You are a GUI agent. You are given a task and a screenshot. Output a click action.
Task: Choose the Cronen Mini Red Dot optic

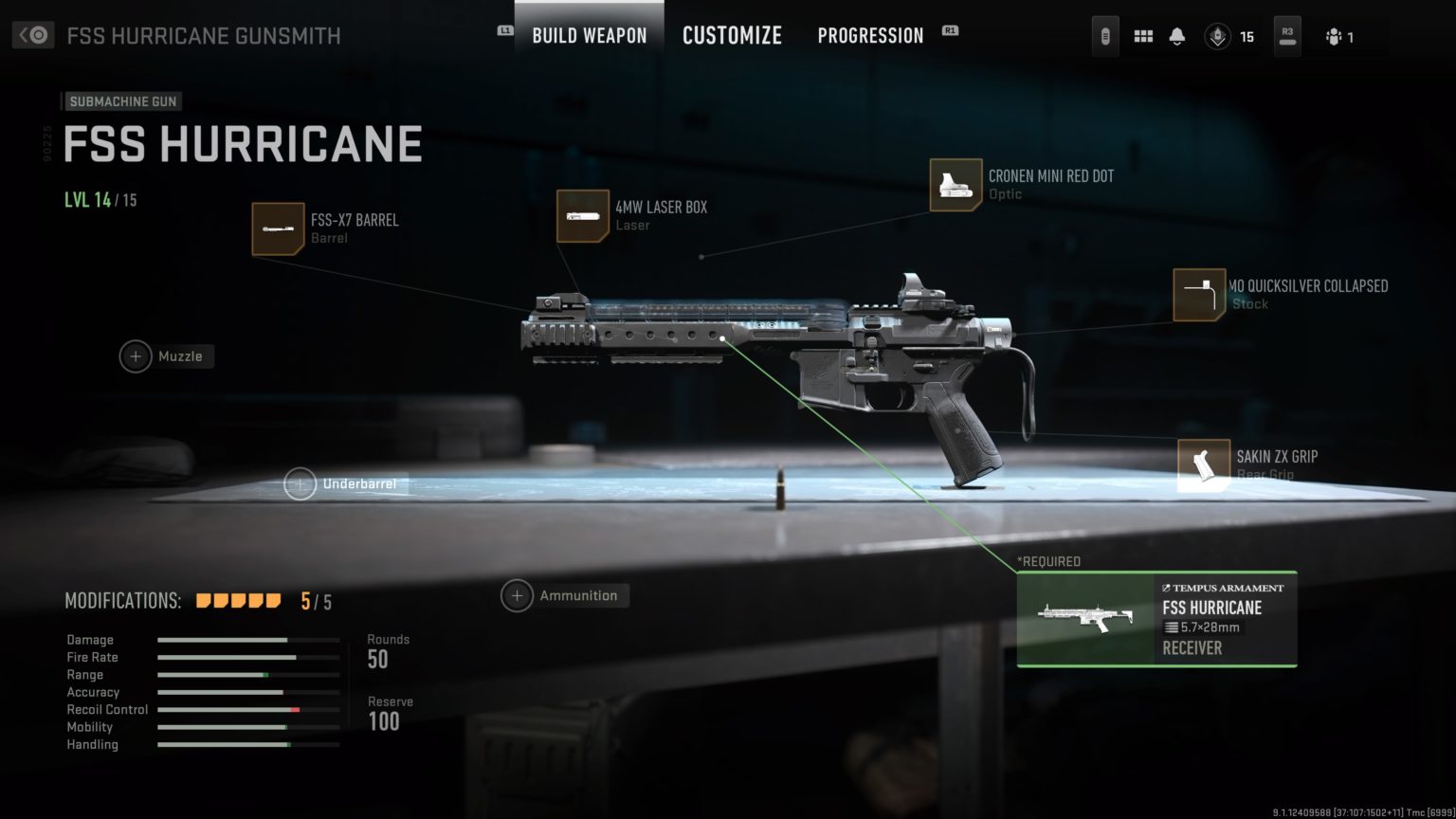955,185
